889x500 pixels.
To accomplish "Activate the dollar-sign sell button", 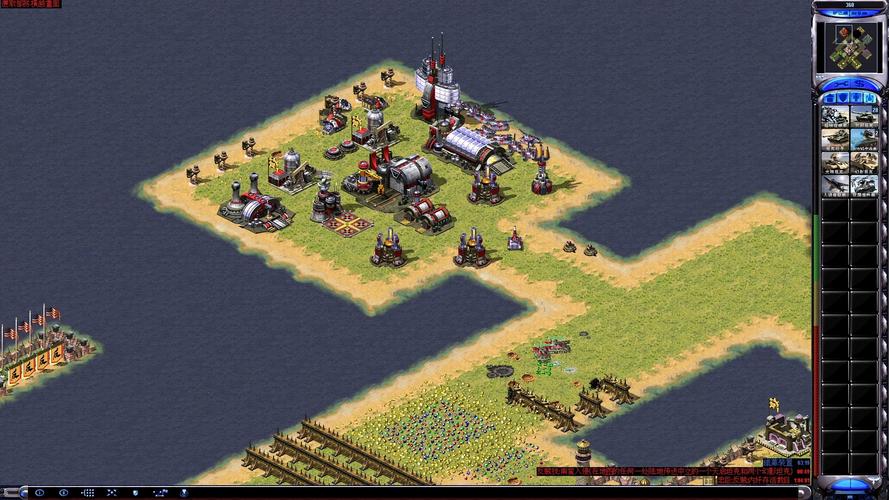I will [860, 85].
